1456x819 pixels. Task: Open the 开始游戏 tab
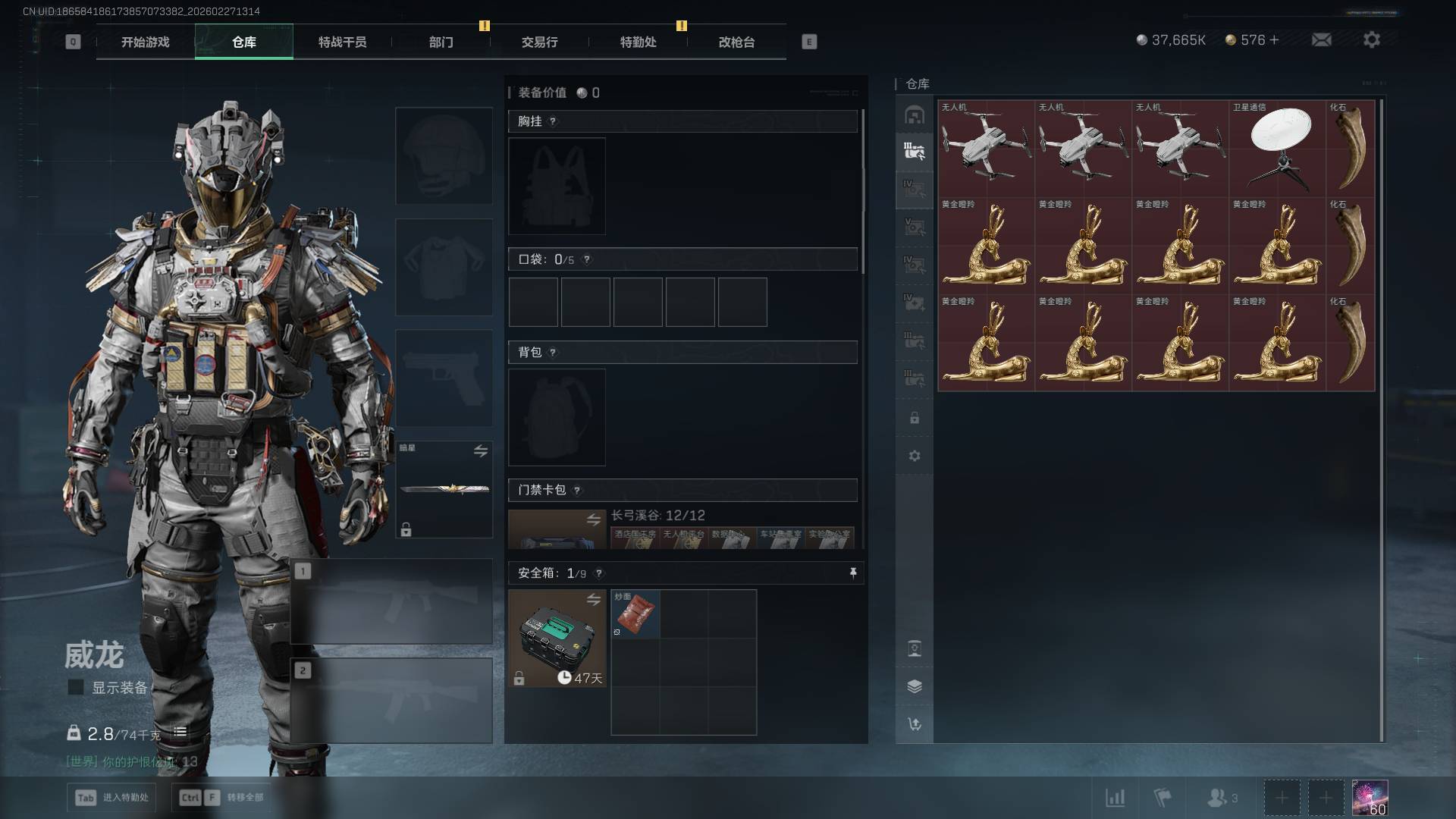tap(145, 42)
